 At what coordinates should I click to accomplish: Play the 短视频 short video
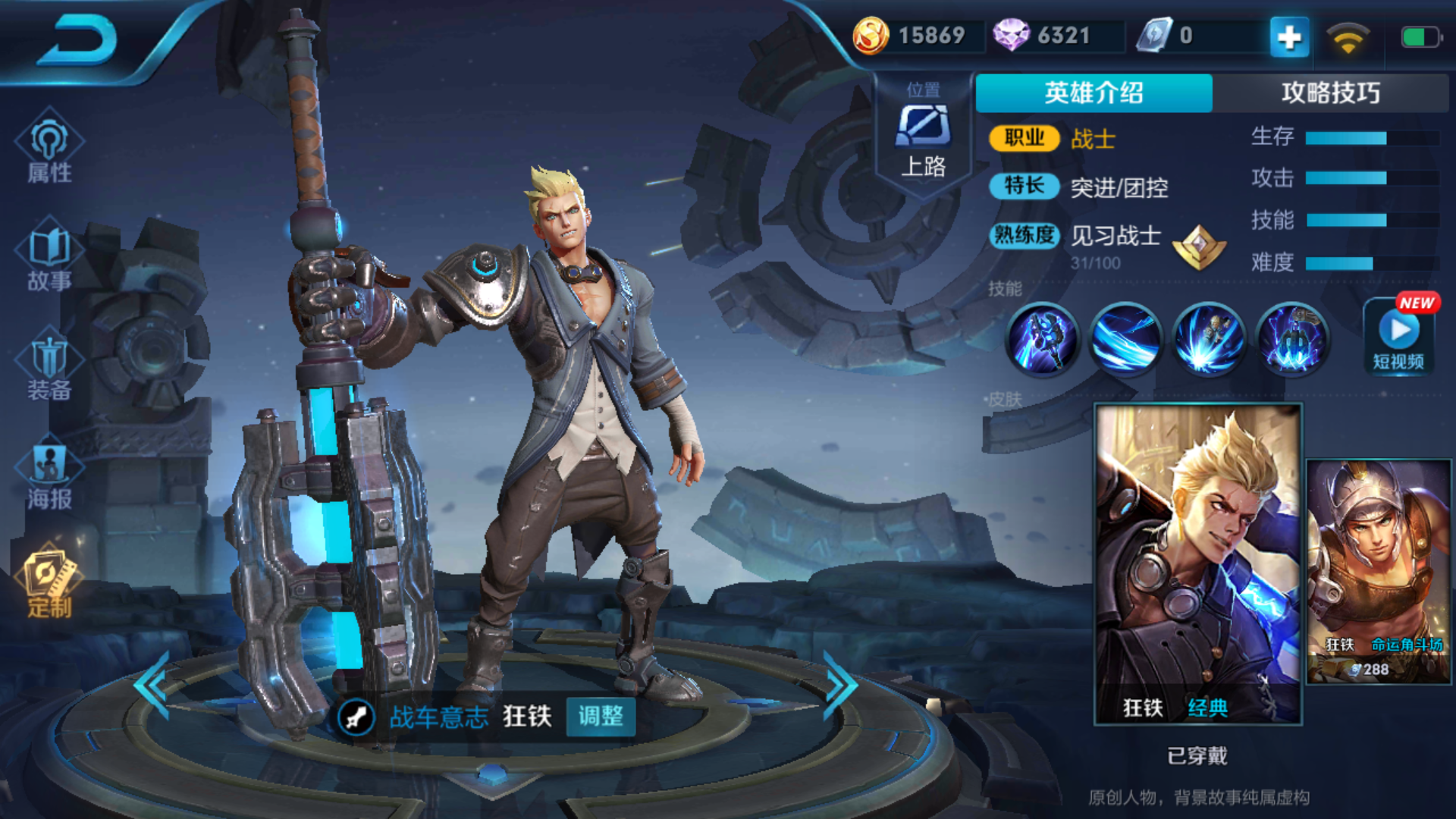1398,337
